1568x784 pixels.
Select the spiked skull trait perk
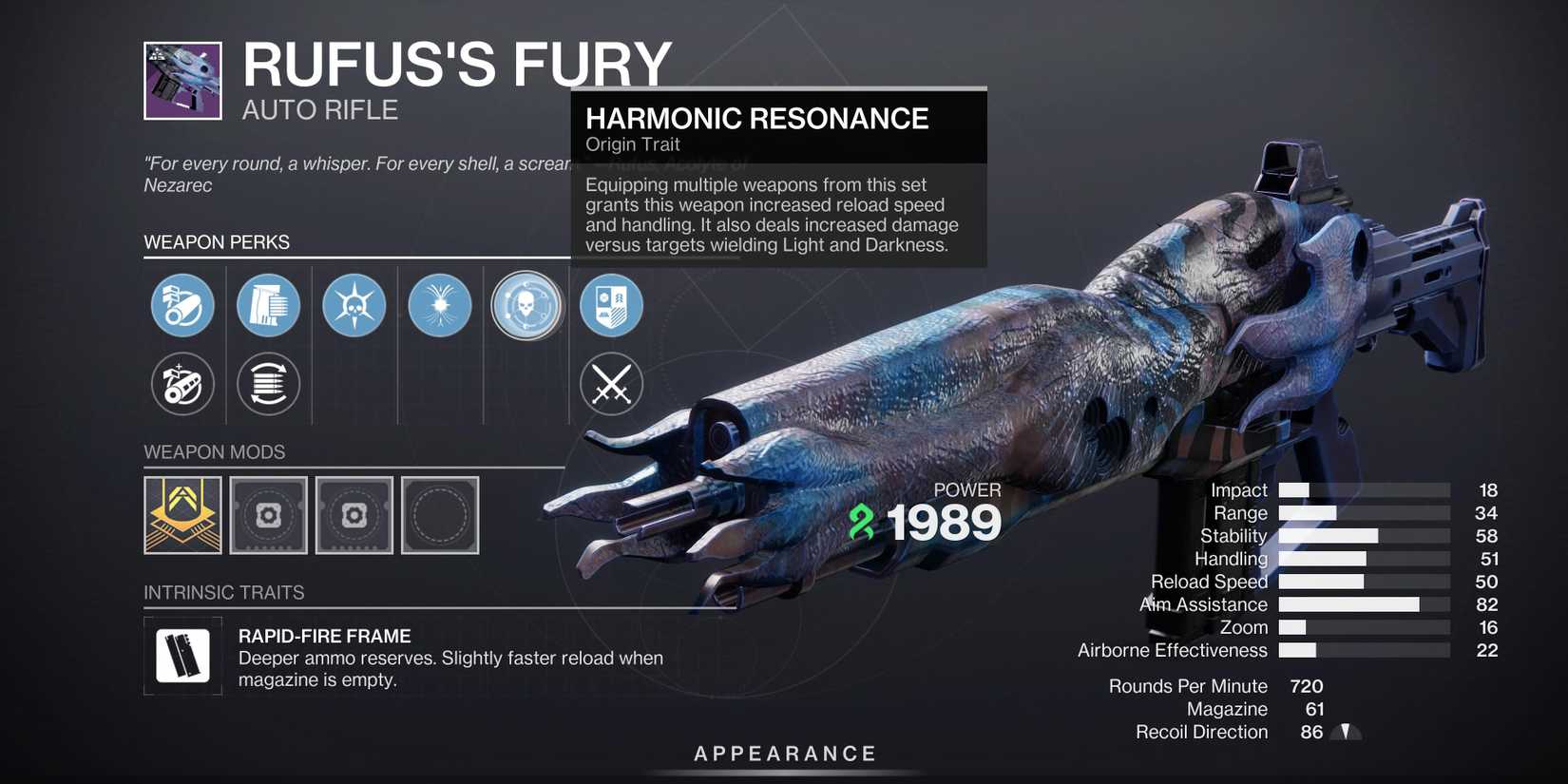click(x=354, y=305)
